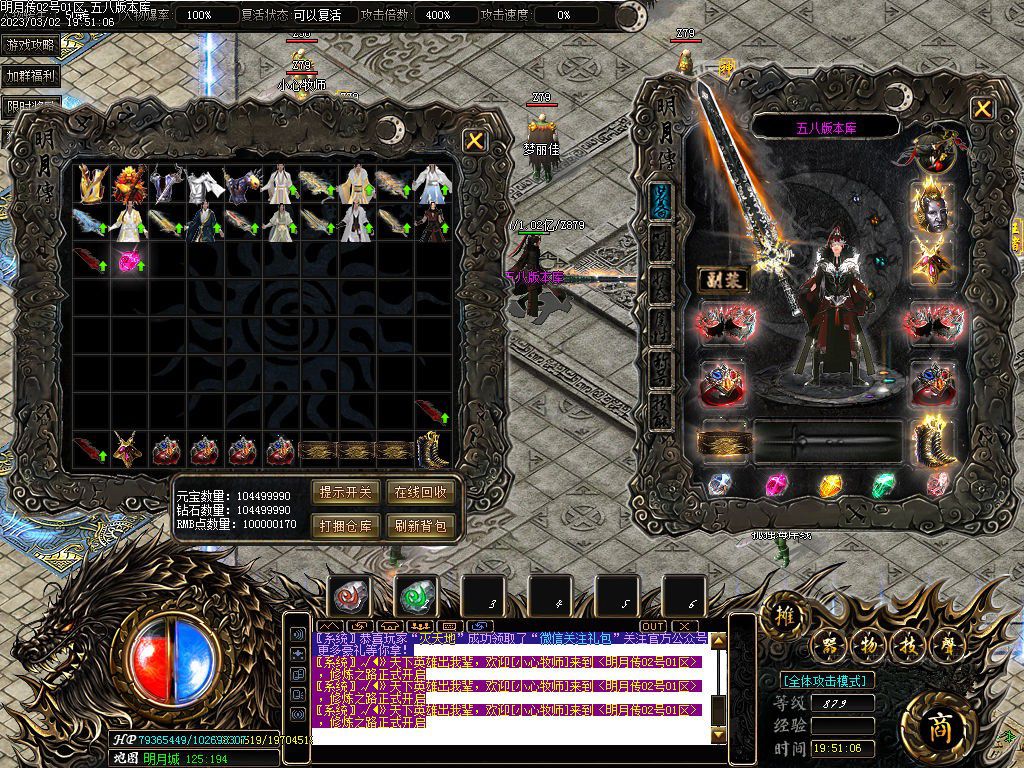The width and height of the screenshot is (1024, 768).
Task: Use the green swirl stone hotbar item
Action: click(416, 597)
